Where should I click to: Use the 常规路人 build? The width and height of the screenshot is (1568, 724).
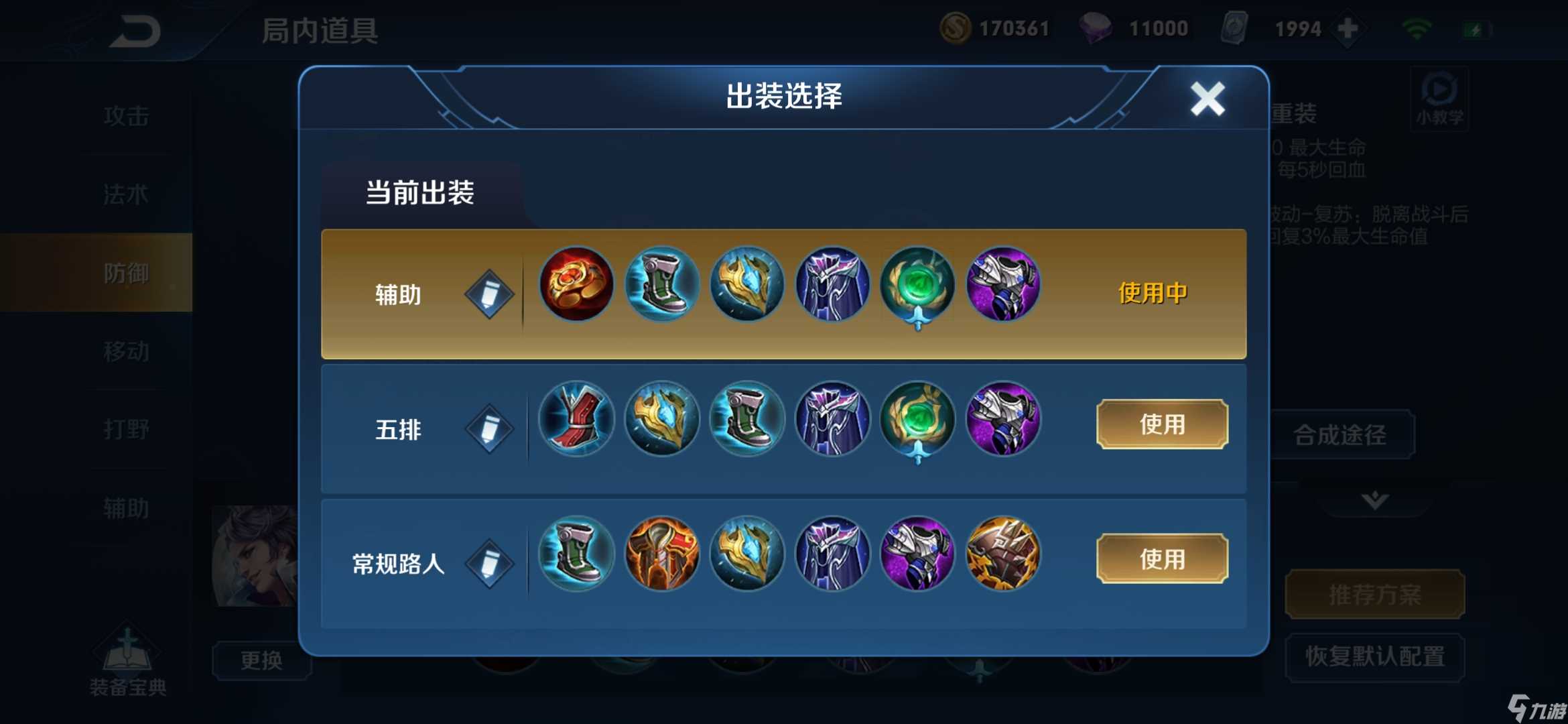tap(1161, 559)
